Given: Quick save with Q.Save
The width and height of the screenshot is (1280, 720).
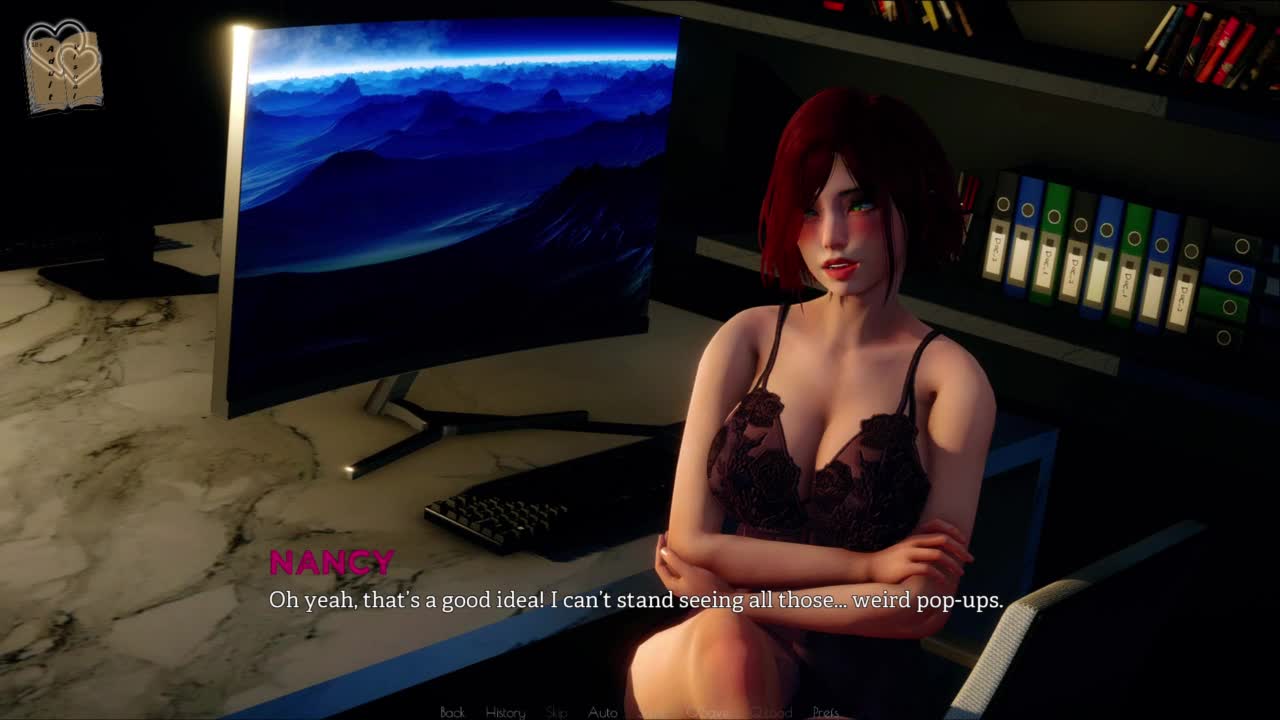Looking at the screenshot, I should [x=706, y=712].
